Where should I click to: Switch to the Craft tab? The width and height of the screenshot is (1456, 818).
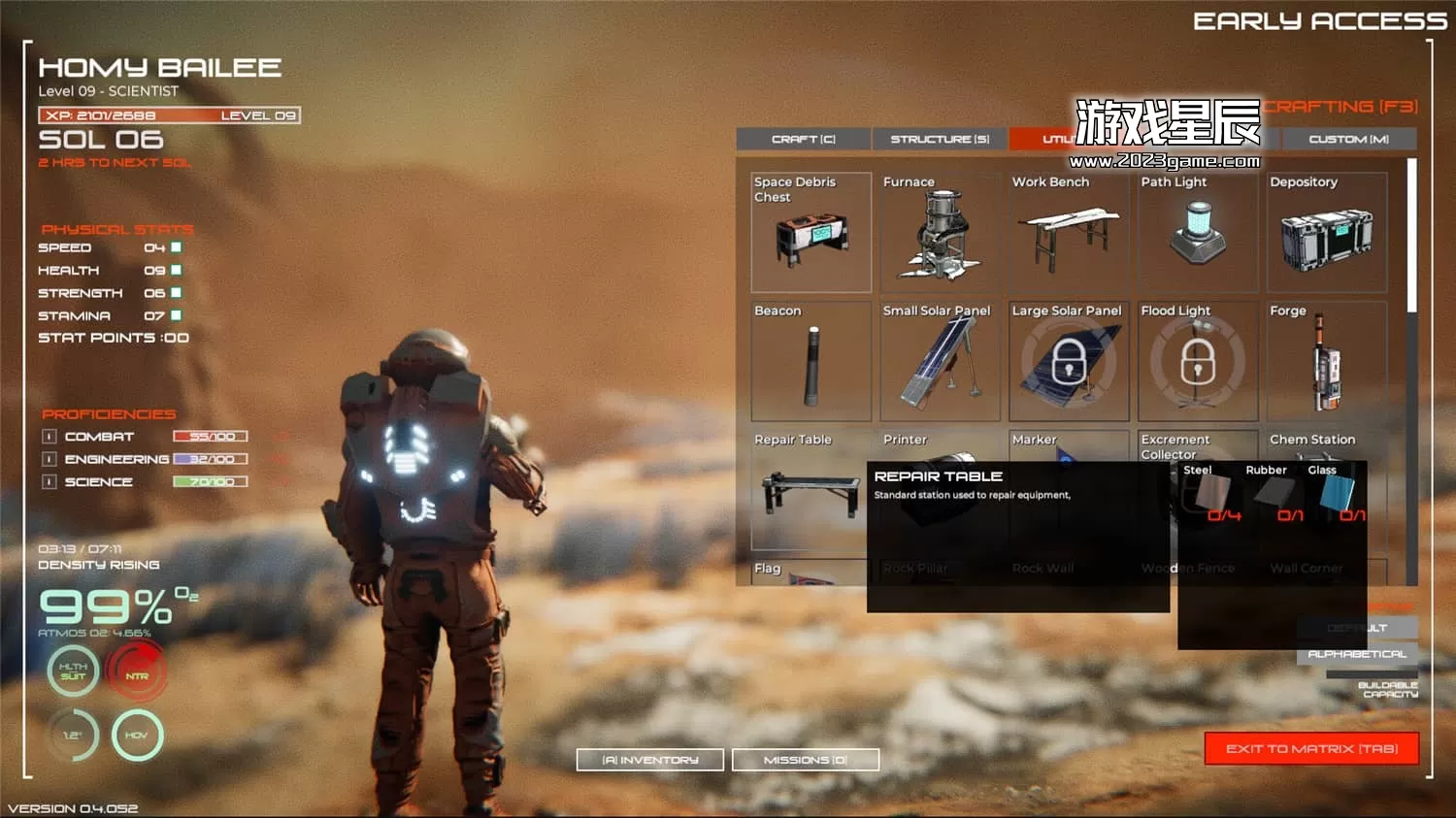(803, 140)
